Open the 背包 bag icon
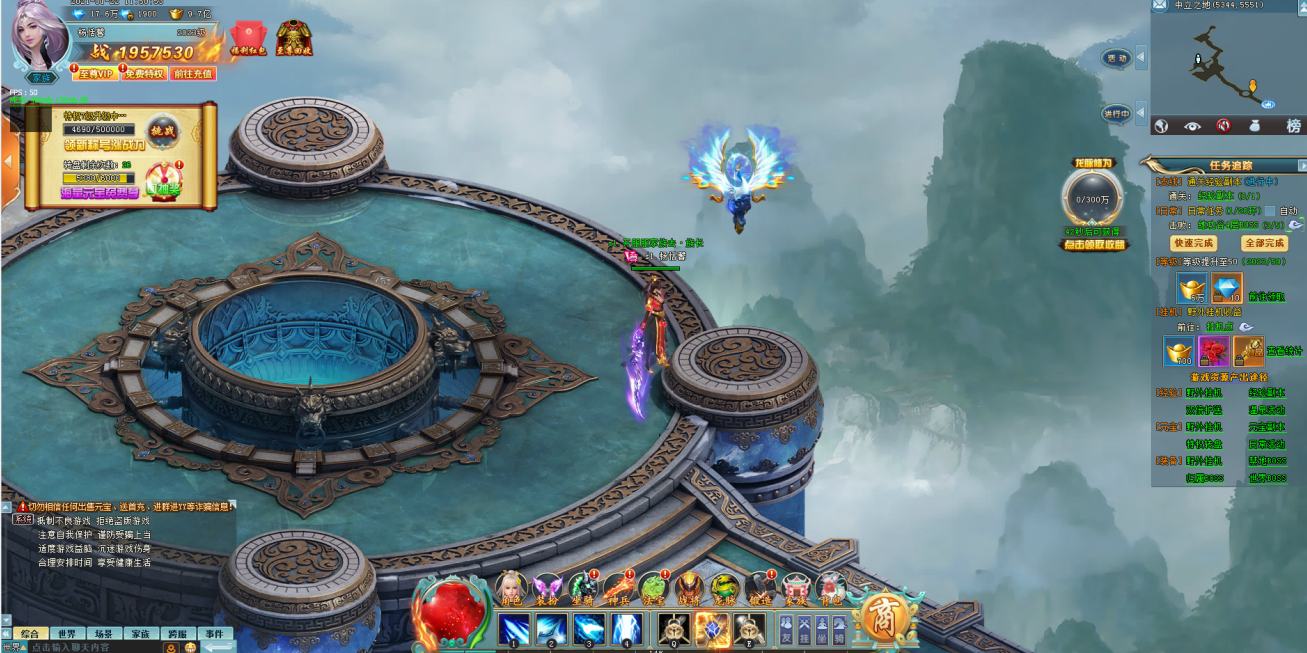Image resolution: width=1307 pixels, height=653 pixels. pos(830,588)
